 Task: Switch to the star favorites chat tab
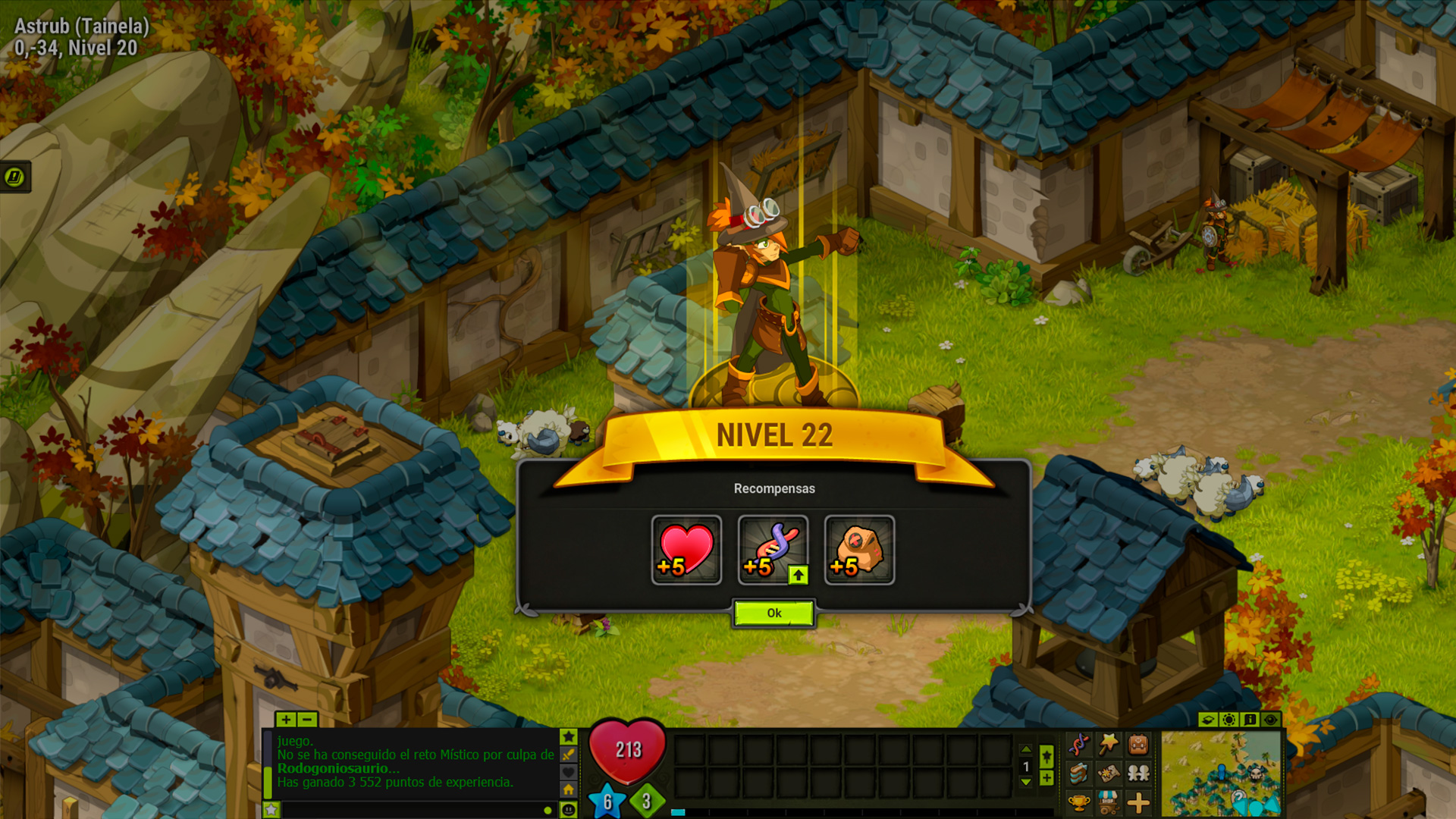pyautogui.click(x=569, y=736)
